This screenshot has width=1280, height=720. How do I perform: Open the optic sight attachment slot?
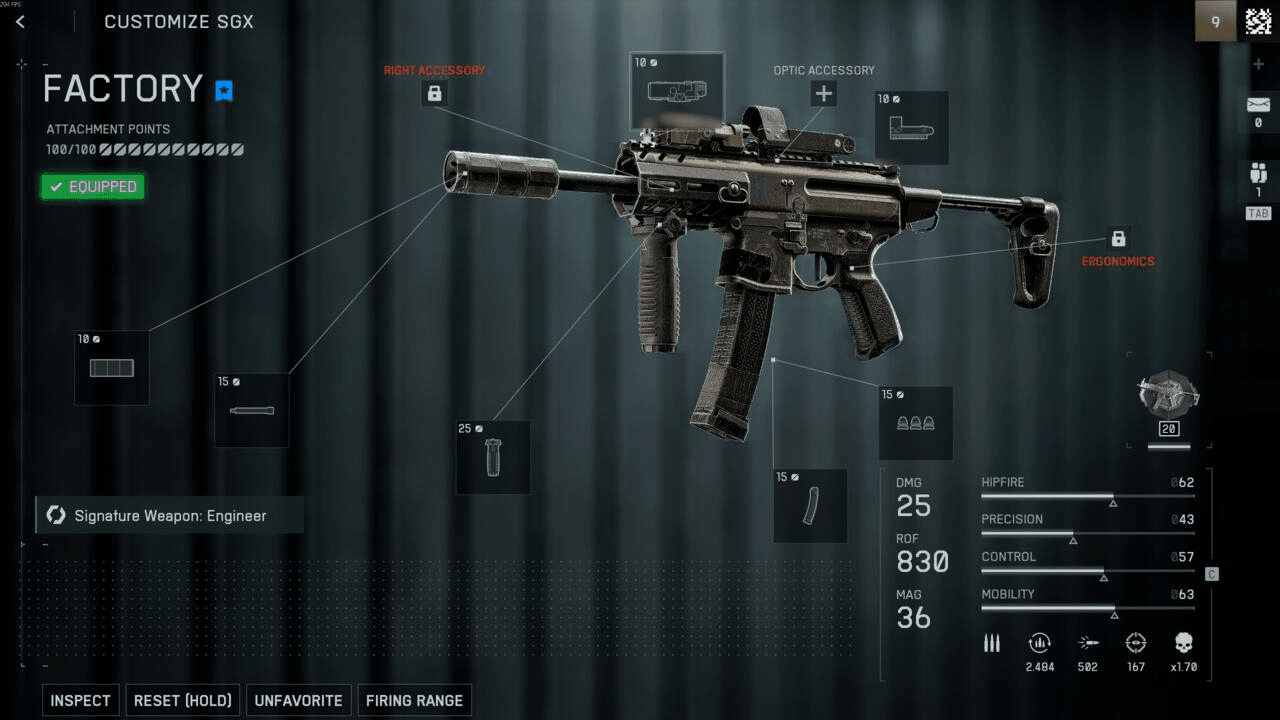[x=911, y=127]
